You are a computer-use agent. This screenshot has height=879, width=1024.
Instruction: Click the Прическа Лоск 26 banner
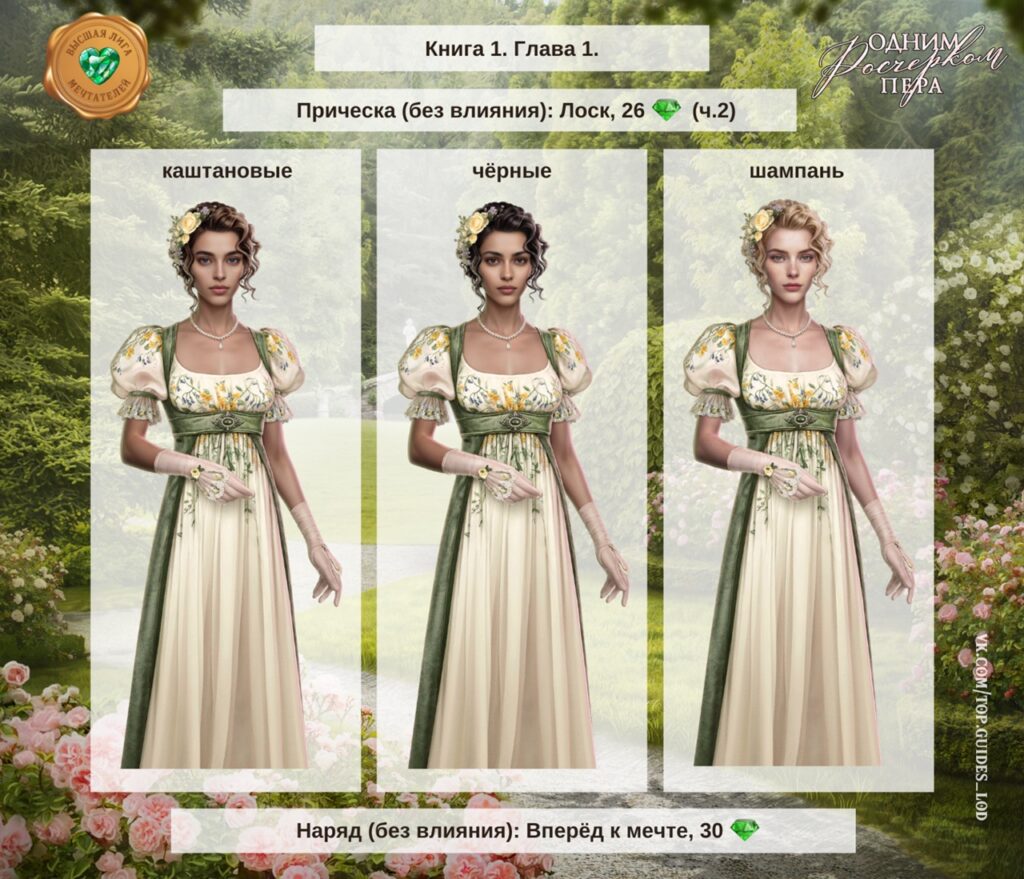(x=509, y=111)
